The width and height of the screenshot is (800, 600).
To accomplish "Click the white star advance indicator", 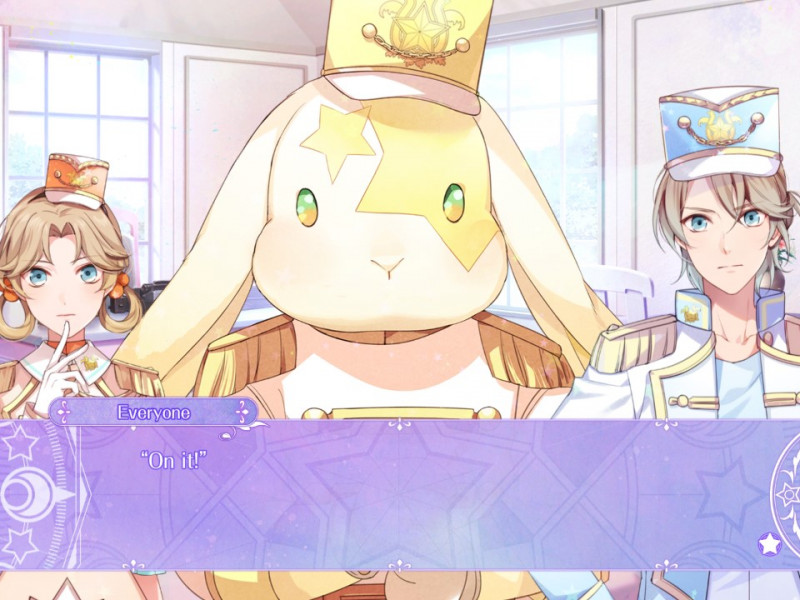I will 769,544.
